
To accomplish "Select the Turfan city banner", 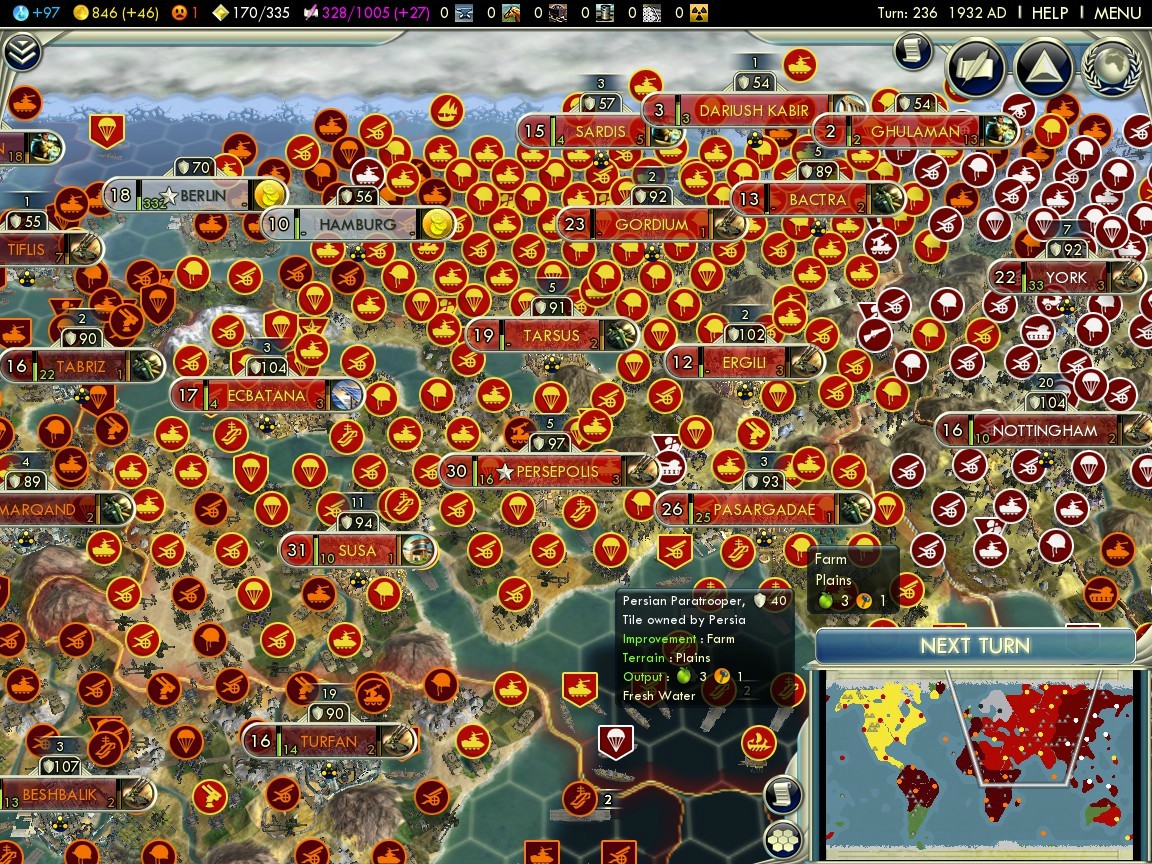I will [328, 741].
